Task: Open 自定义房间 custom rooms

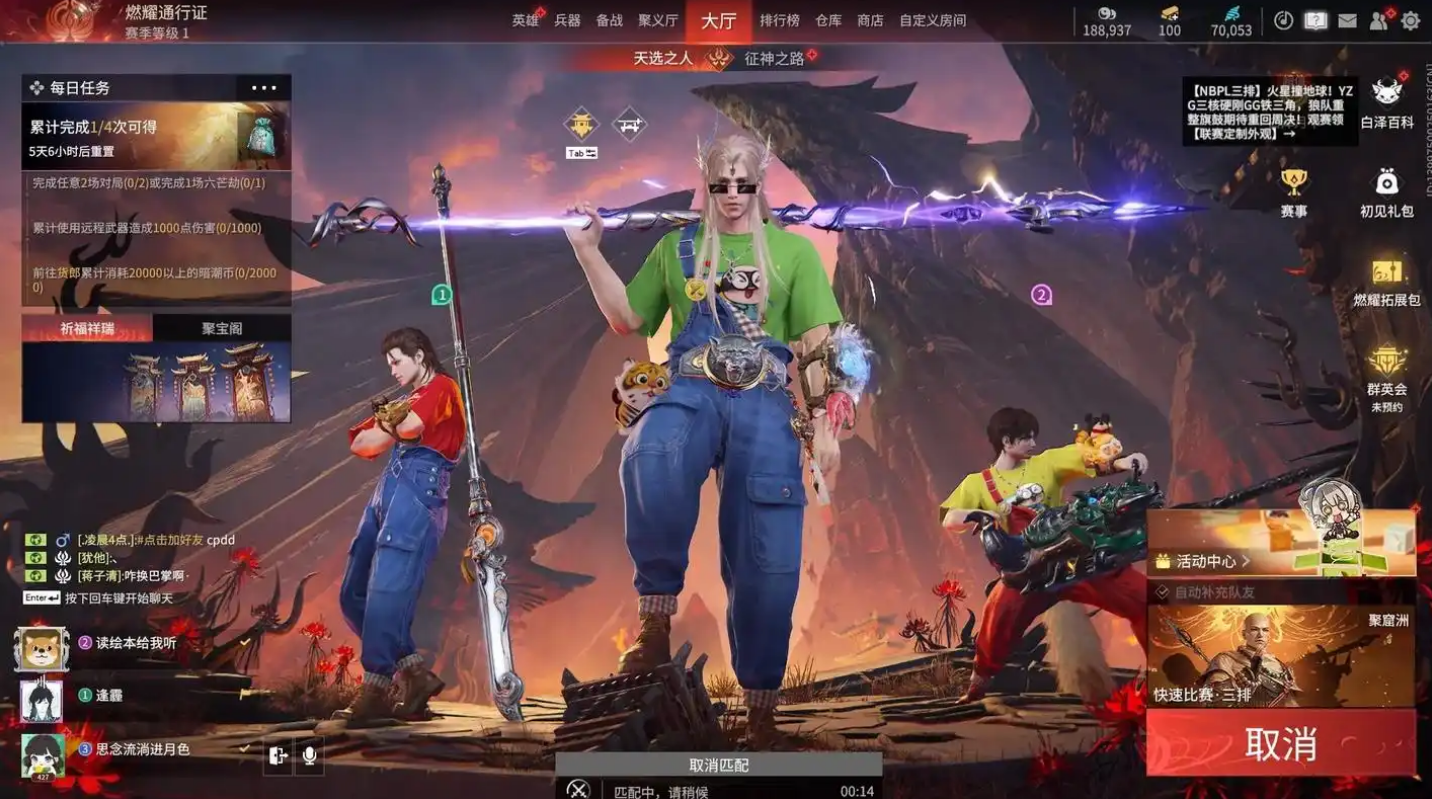Action: (932, 20)
